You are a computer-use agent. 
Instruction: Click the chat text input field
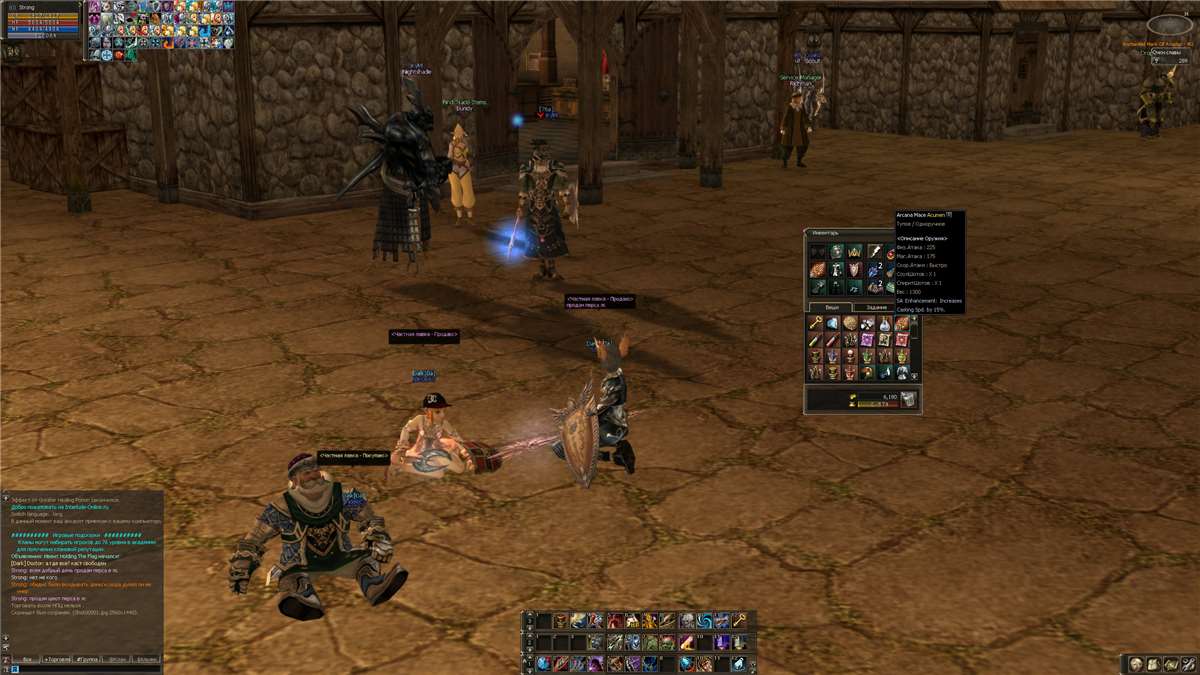80,670
